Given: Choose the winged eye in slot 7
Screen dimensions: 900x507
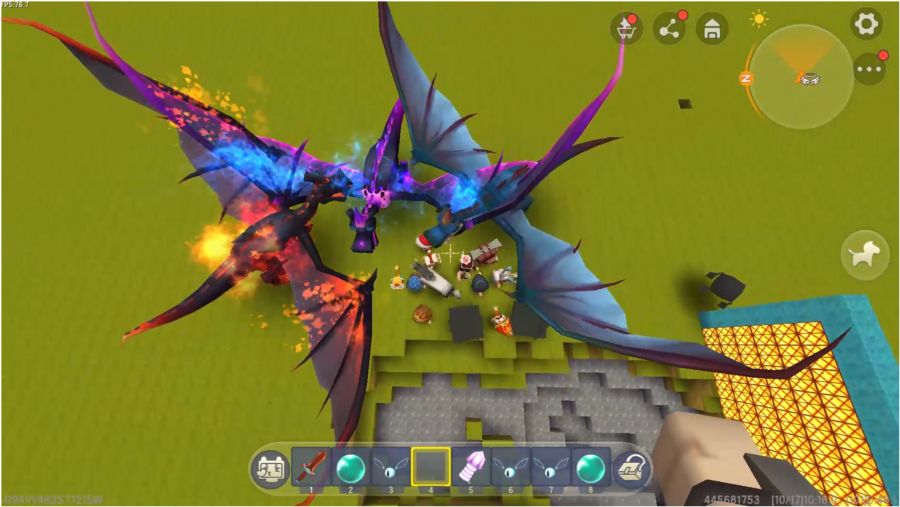Looking at the screenshot, I should [550, 467].
